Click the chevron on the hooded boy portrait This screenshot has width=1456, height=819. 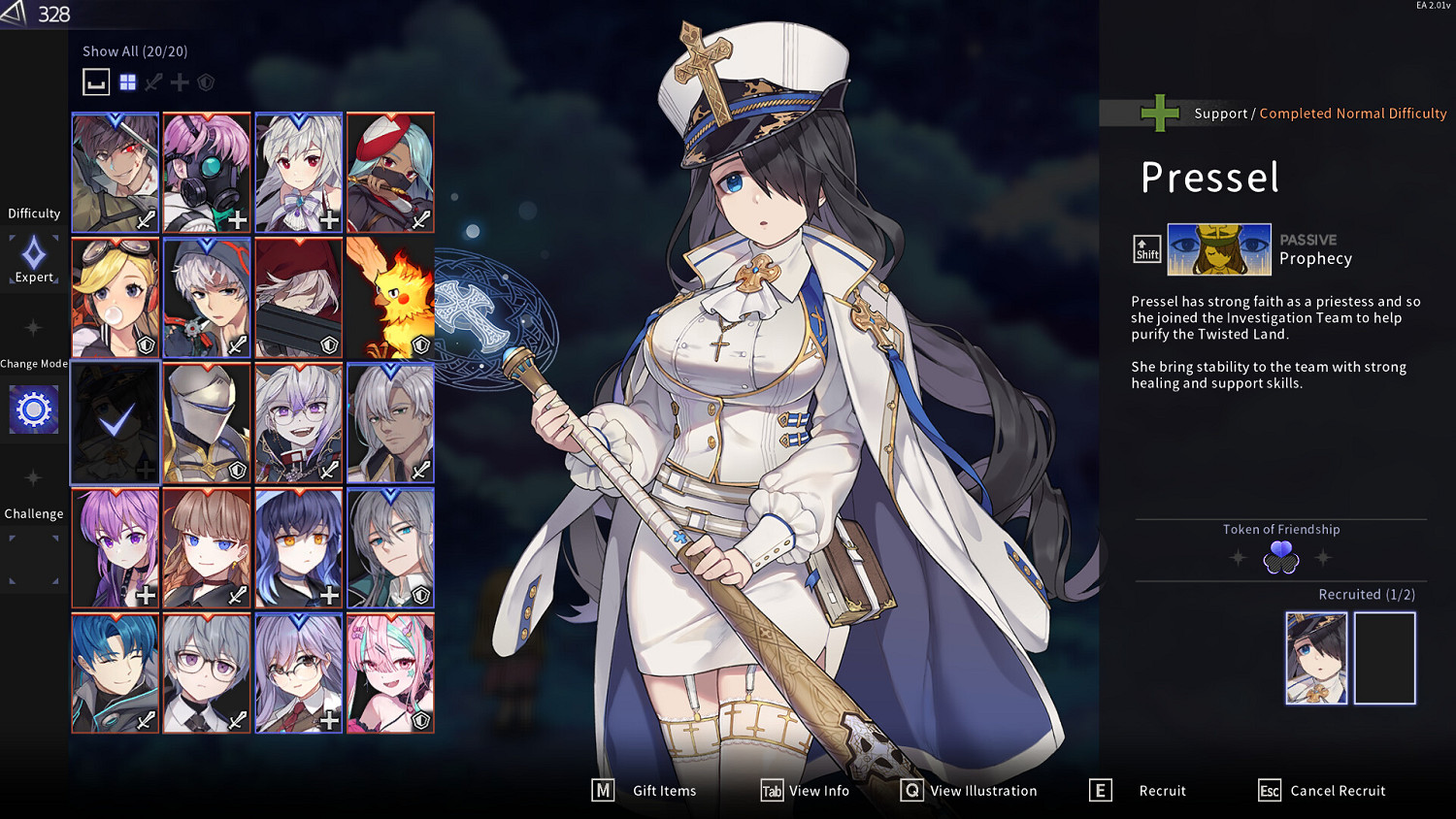click(x=207, y=247)
